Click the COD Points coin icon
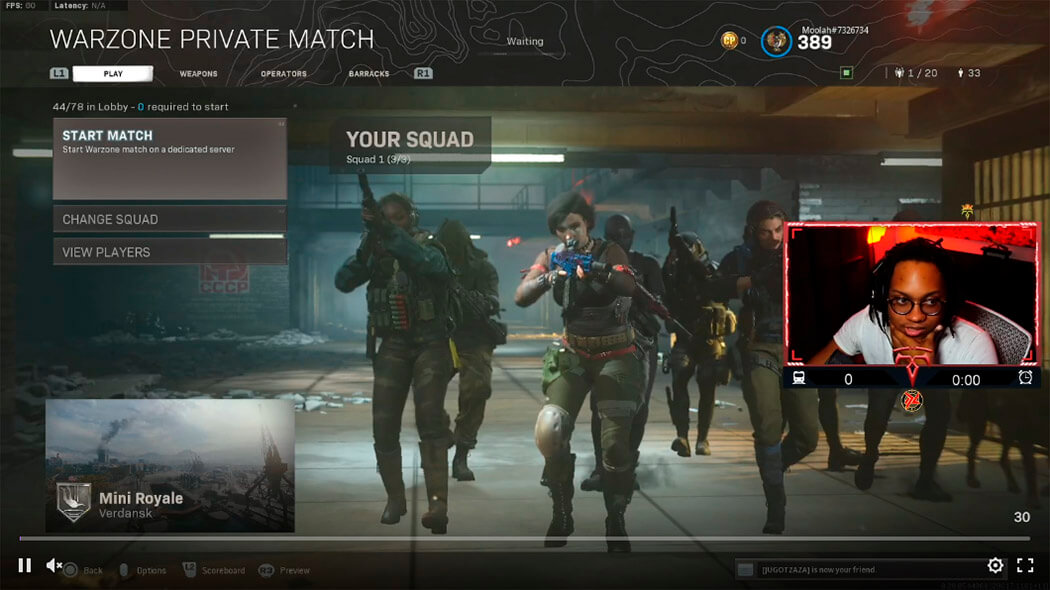 pyautogui.click(x=730, y=40)
